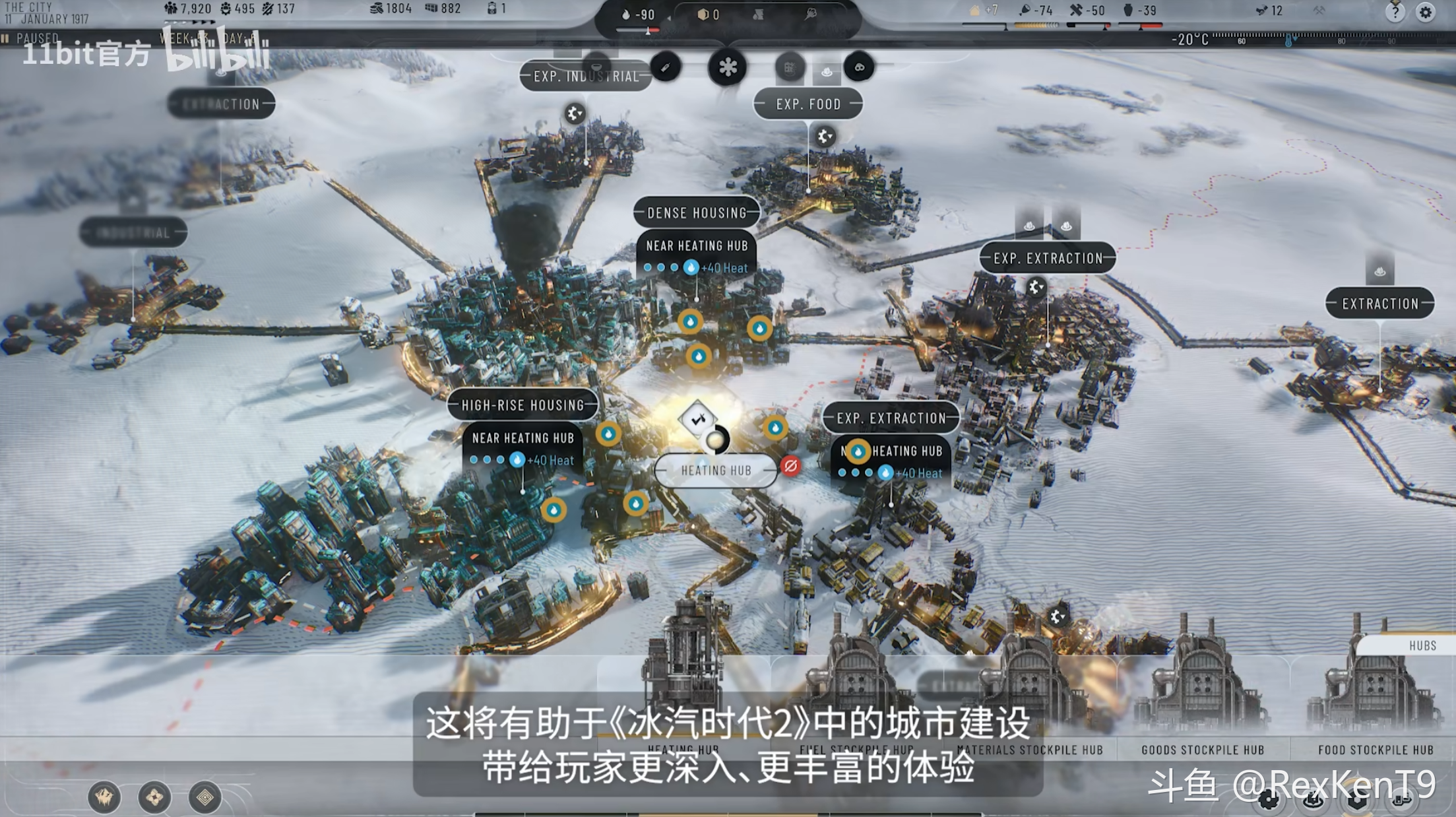The image size is (1456, 817).
Task: Open the help question mark button
Action: click(x=1395, y=13)
